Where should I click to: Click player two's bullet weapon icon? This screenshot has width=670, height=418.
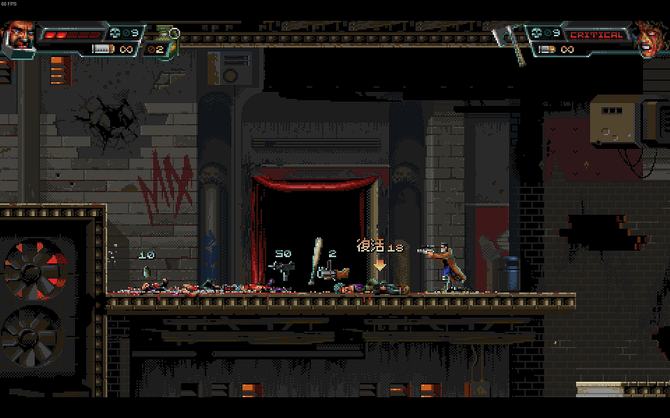pos(545,48)
